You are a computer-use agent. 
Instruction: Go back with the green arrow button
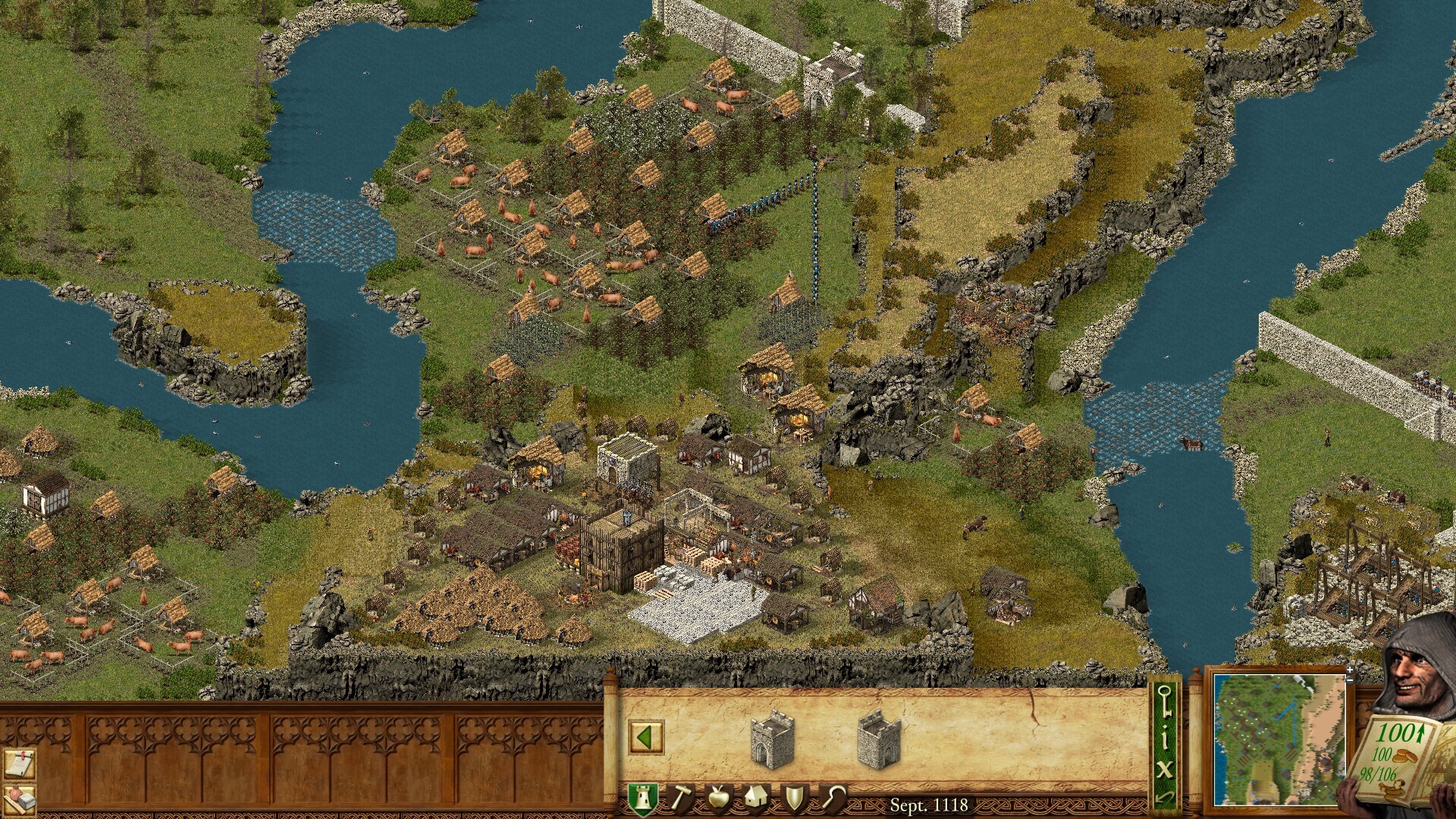tap(646, 737)
